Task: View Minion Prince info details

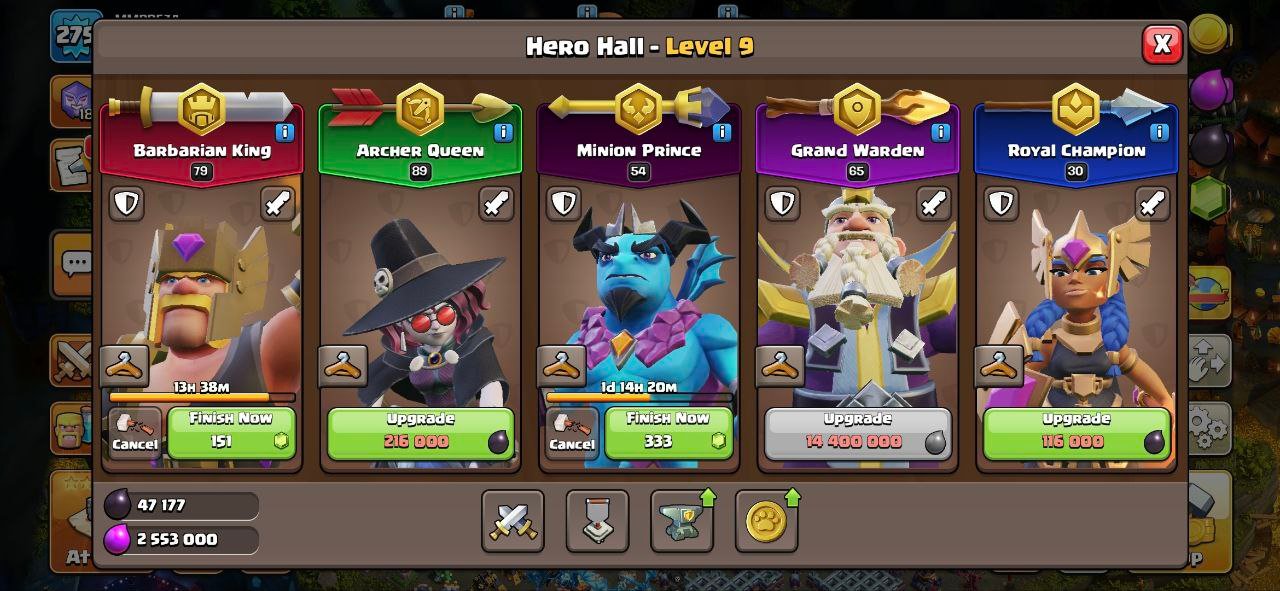Action: [722, 132]
